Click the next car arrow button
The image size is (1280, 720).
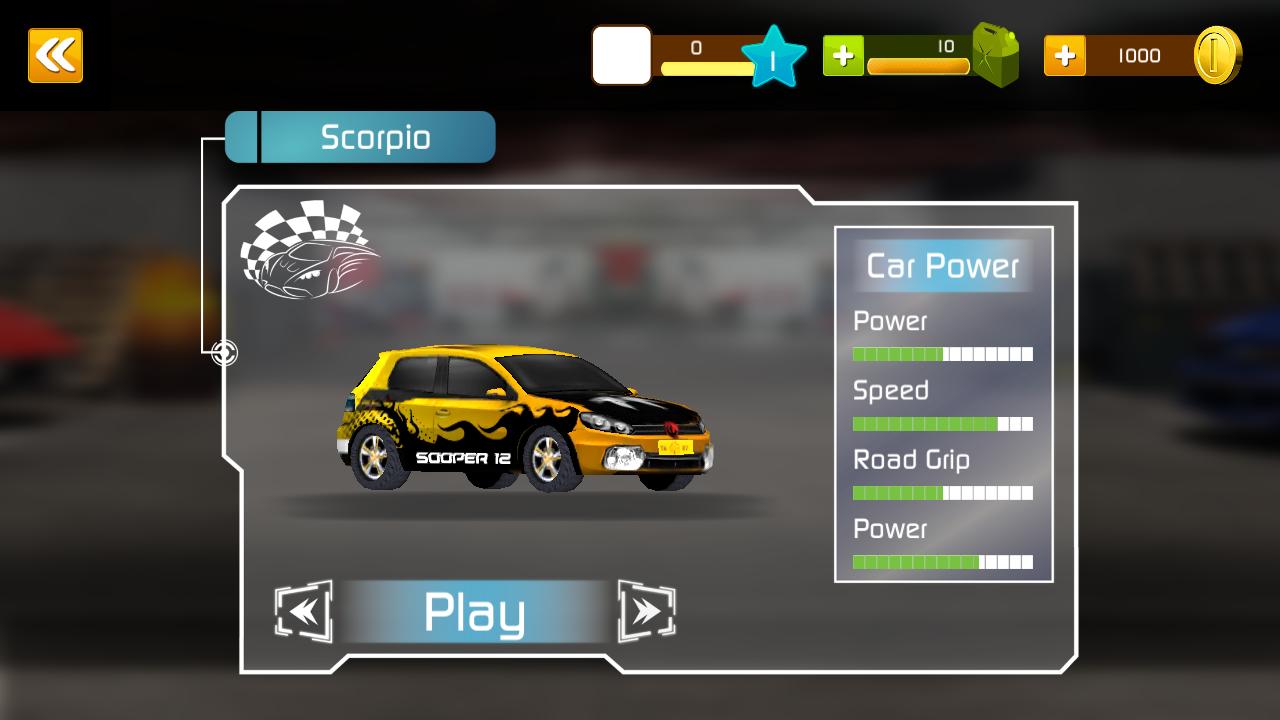click(649, 610)
